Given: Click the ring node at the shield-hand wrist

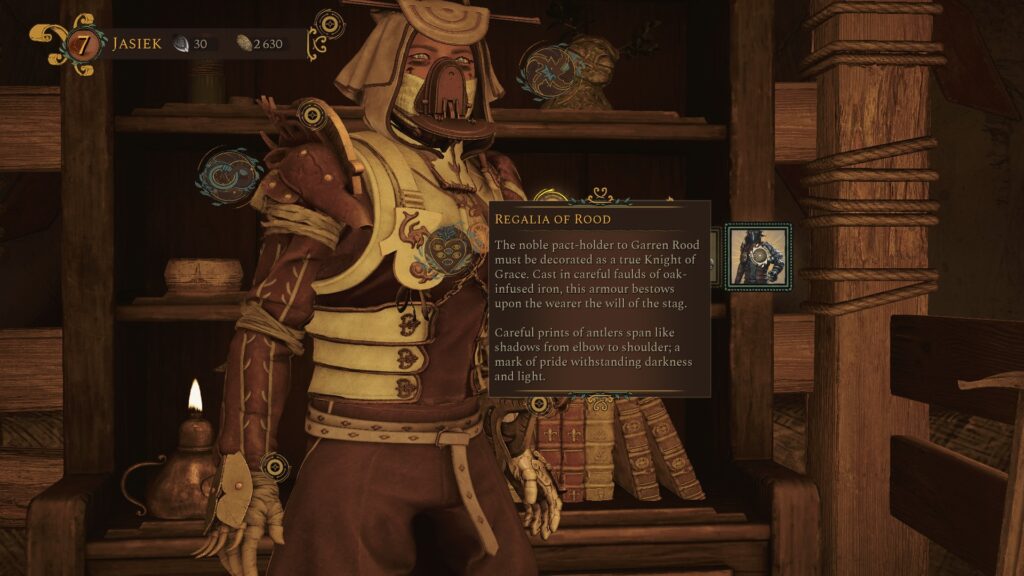Looking at the screenshot, I should [274, 465].
